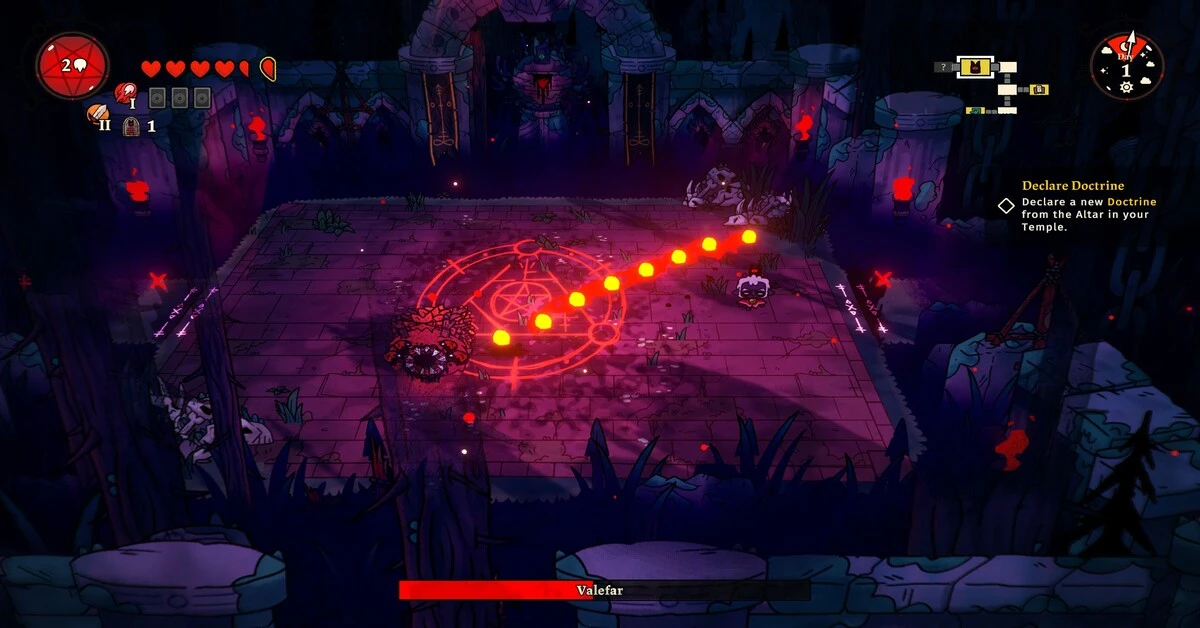Image resolution: width=1200 pixels, height=628 pixels.
Task: Open the Day 1 time-of-day clock
Action: (x=1126, y=66)
